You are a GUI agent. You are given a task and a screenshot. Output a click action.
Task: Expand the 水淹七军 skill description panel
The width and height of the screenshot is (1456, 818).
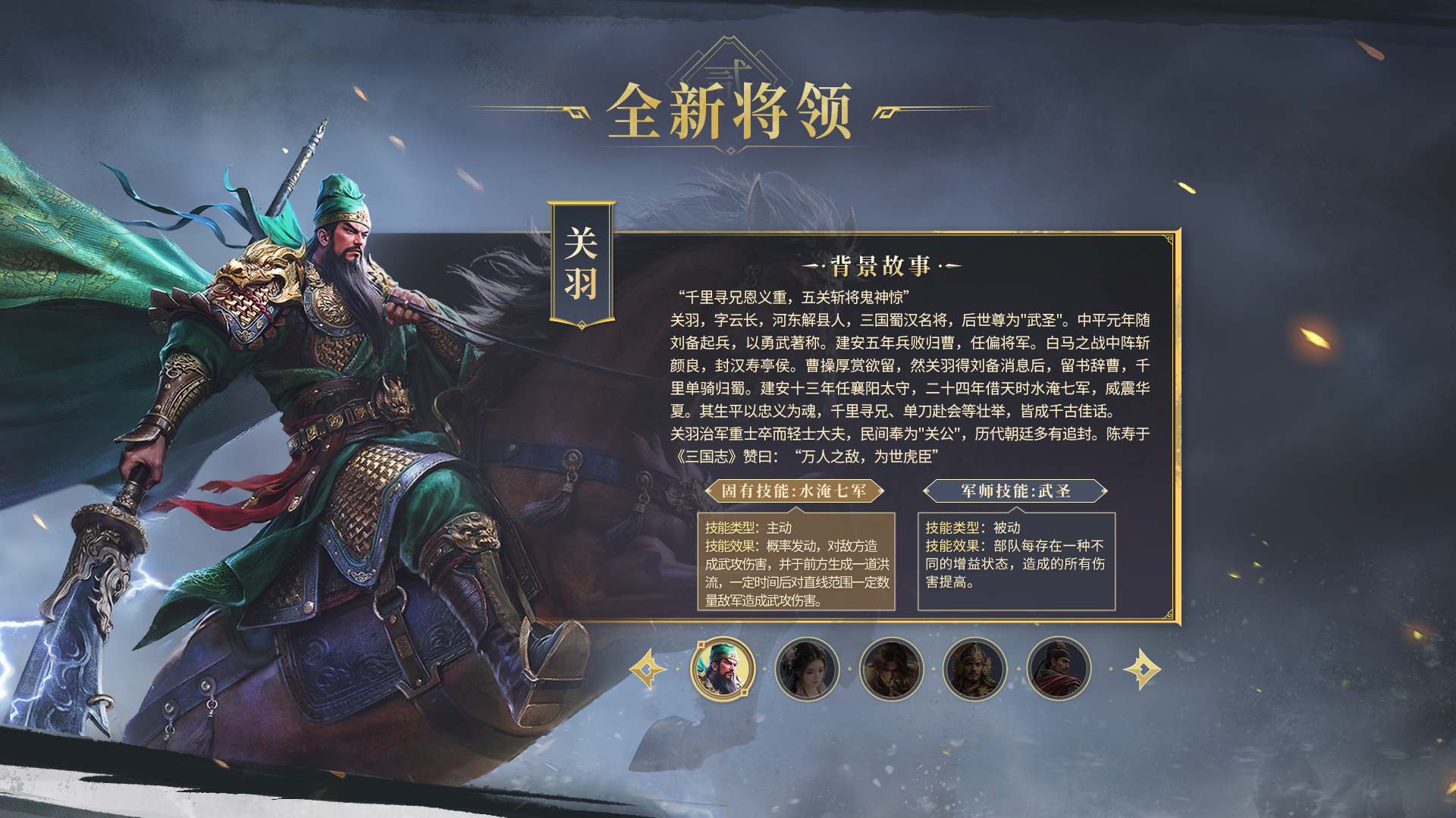(796, 565)
